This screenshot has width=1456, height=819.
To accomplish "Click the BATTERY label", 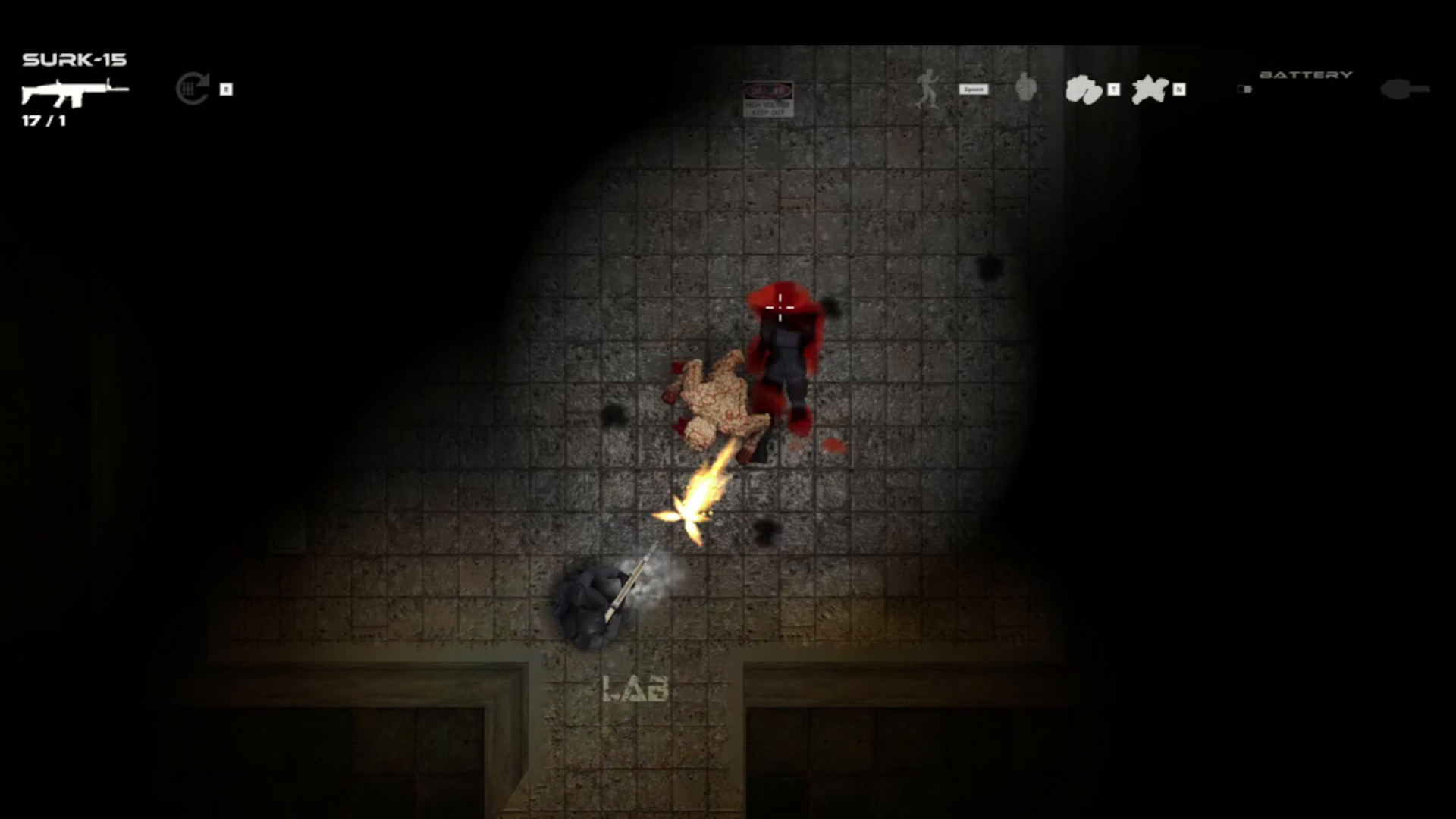I will (x=1307, y=74).
